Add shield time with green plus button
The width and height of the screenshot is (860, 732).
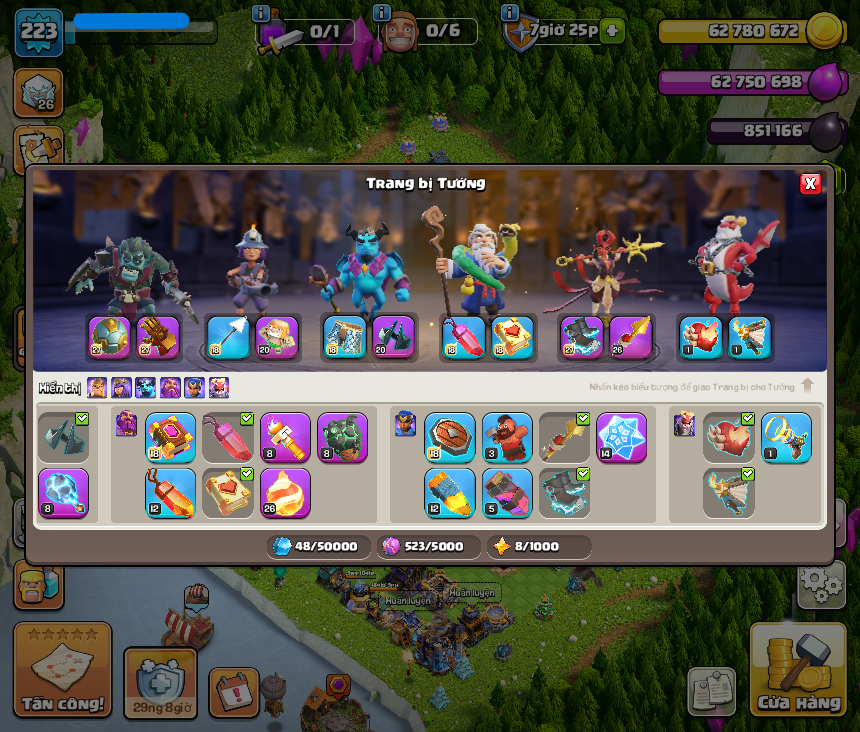click(613, 31)
